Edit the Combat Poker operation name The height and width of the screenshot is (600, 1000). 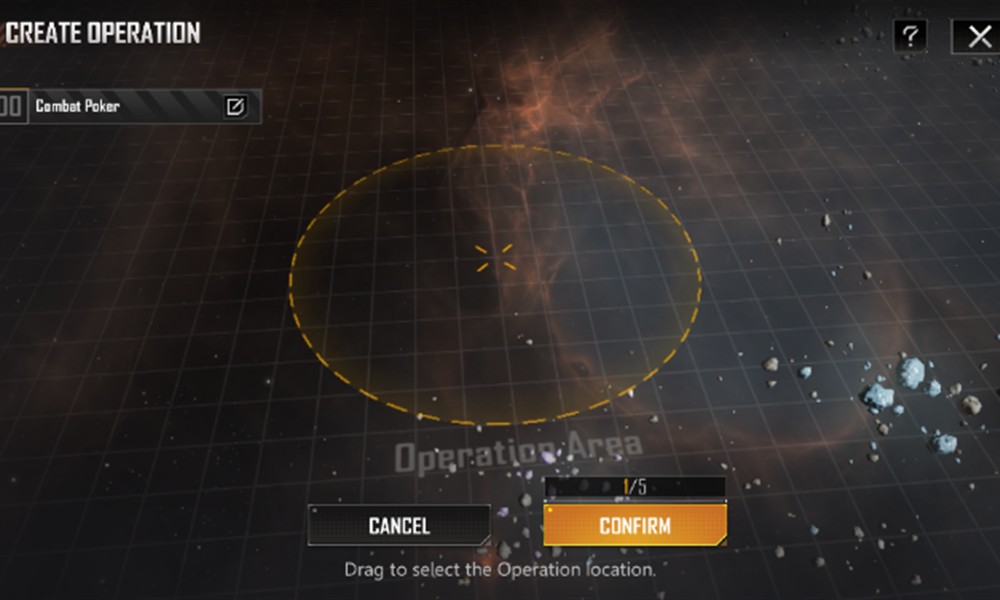(x=235, y=106)
